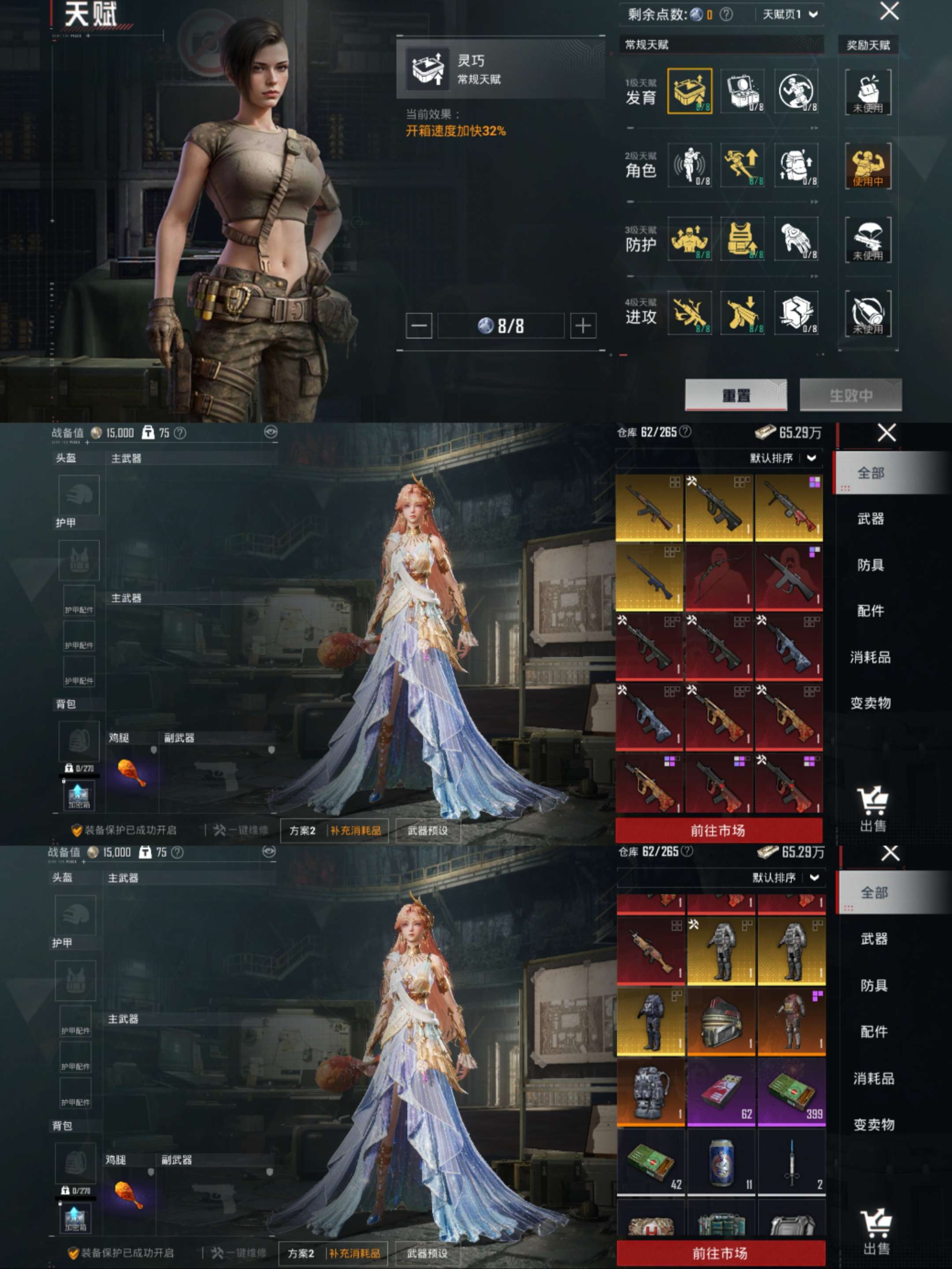
Task: Select the ammo box with 399 count
Action: pyautogui.click(x=792, y=1092)
